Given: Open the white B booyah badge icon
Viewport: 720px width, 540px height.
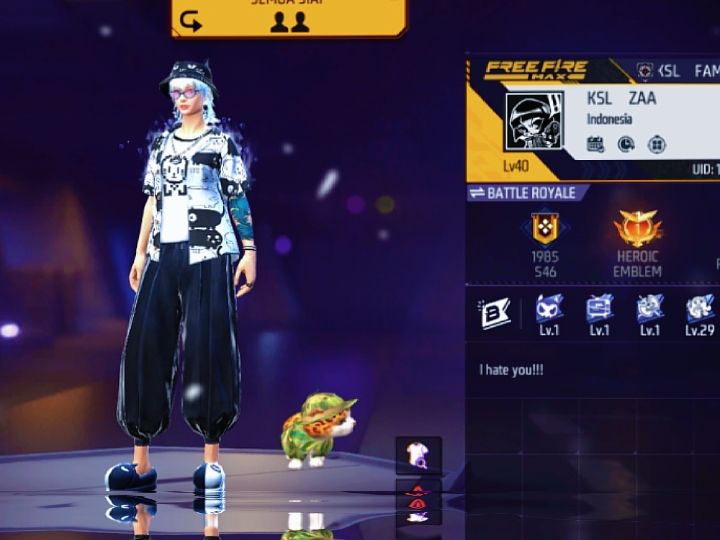Looking at the screenshot, I should tap(495, 313).
